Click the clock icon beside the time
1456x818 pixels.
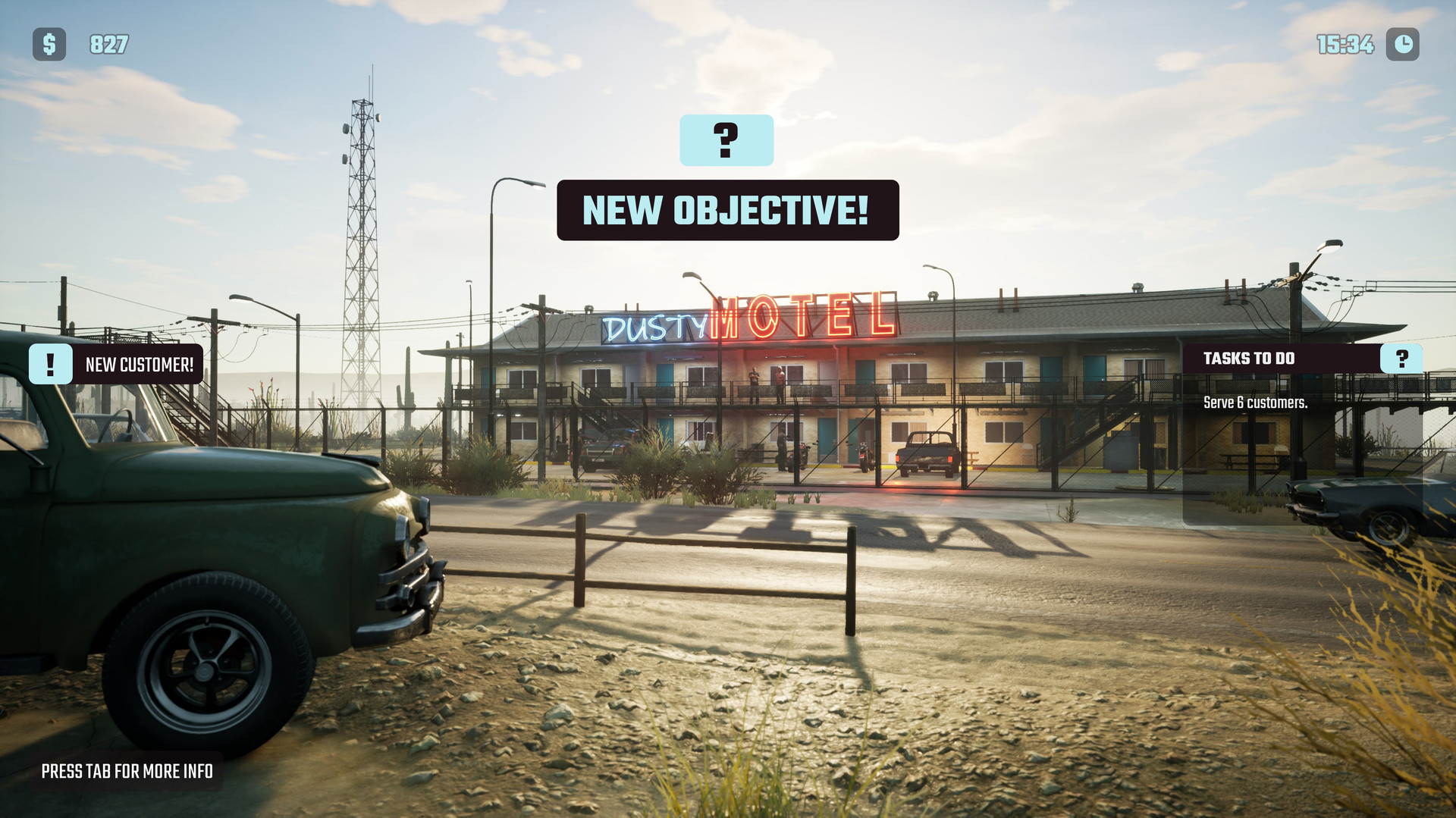1404,45
